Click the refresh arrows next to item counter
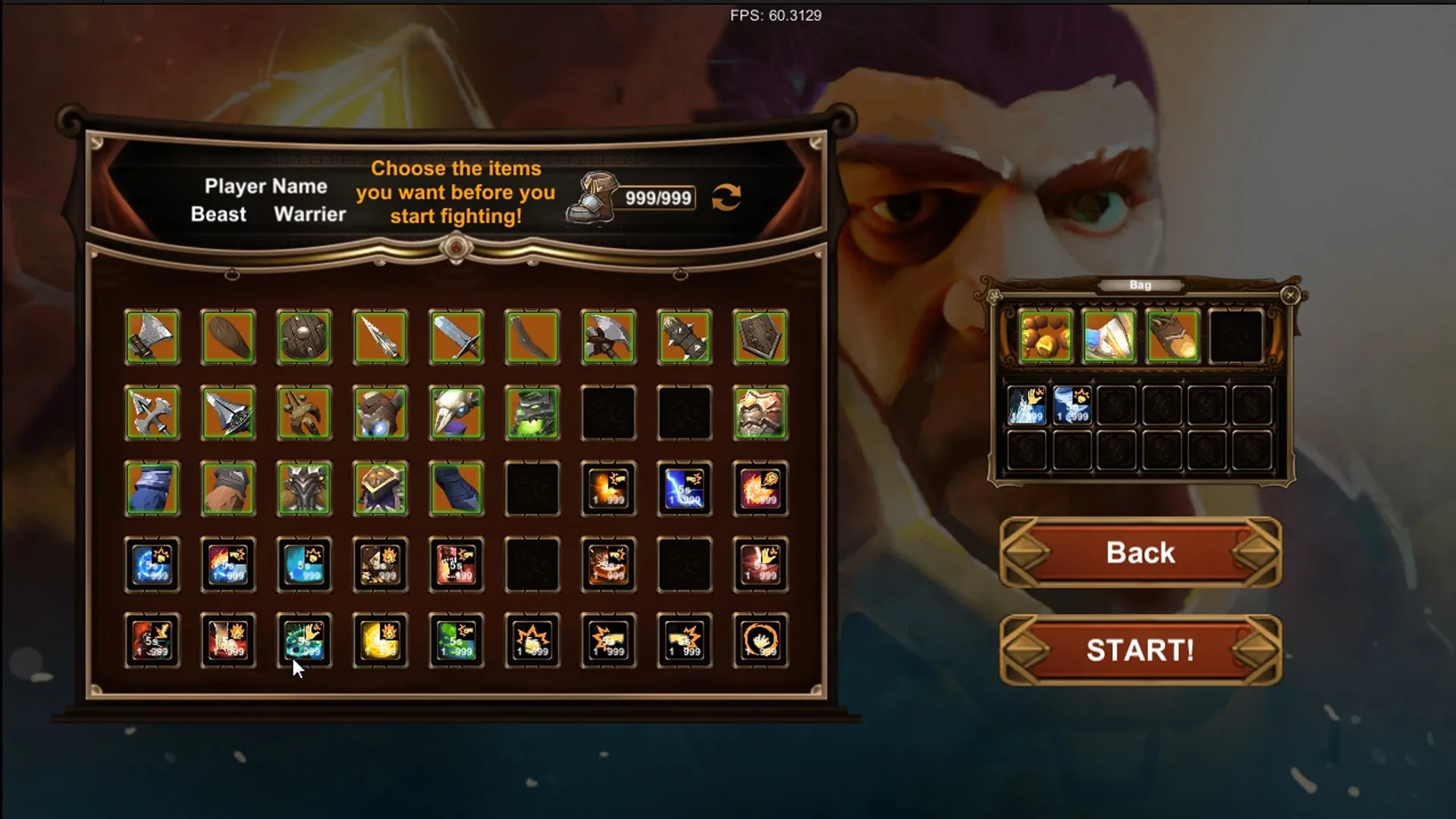 (724, 197)
